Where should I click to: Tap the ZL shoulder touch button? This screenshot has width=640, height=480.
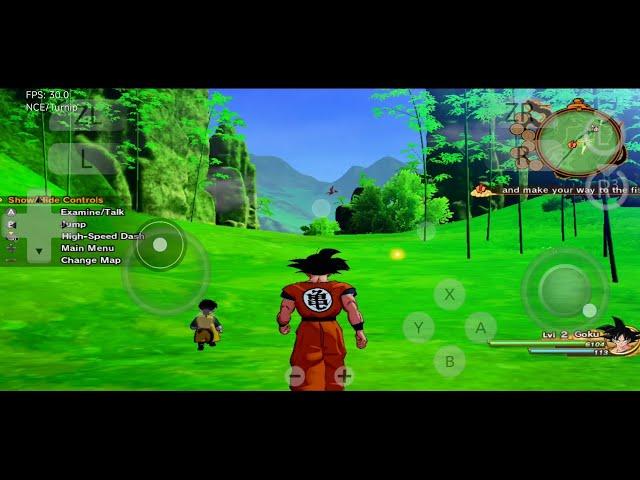[88, 116]
